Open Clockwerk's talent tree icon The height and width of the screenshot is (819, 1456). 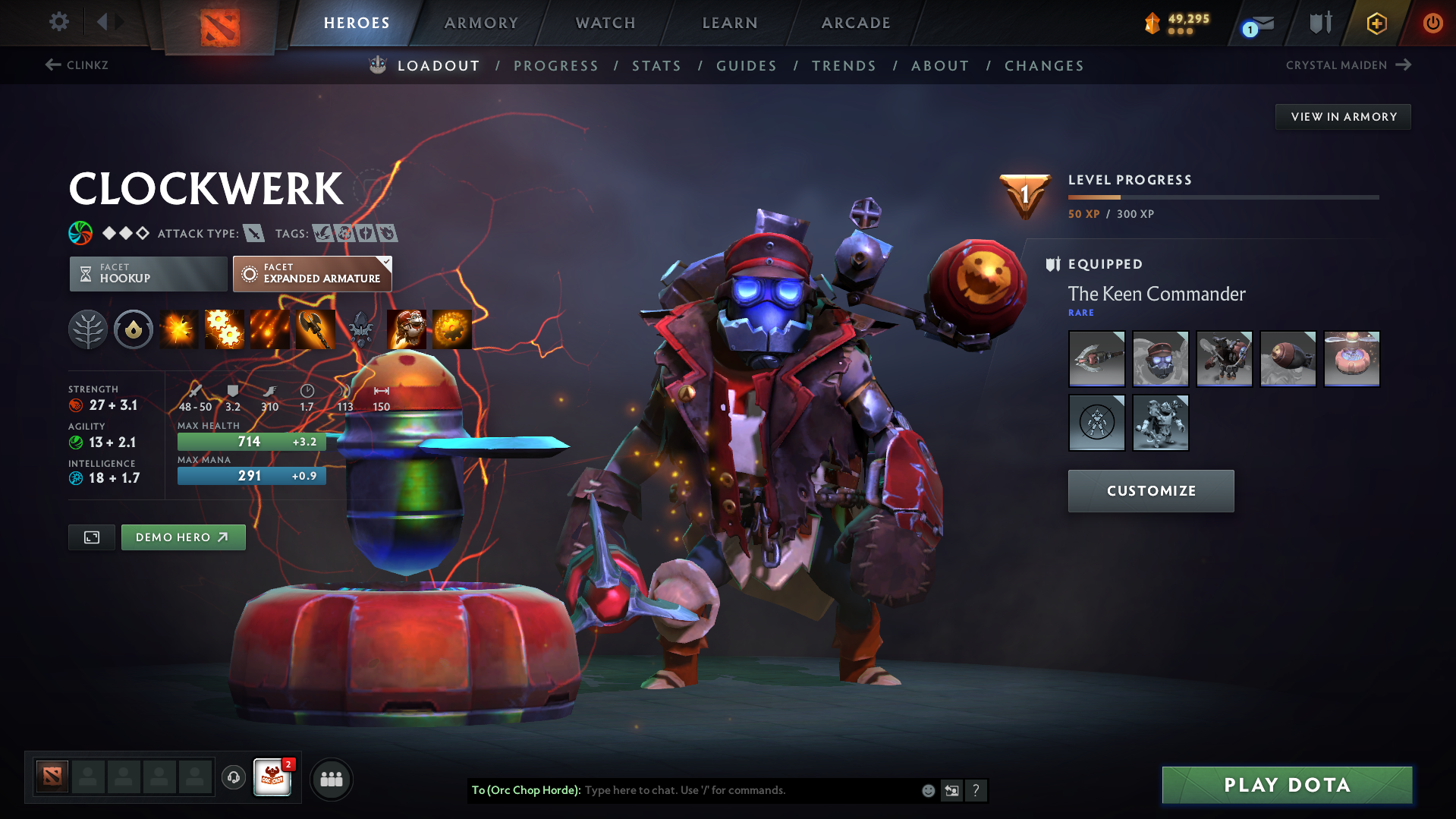coord(88,329)
